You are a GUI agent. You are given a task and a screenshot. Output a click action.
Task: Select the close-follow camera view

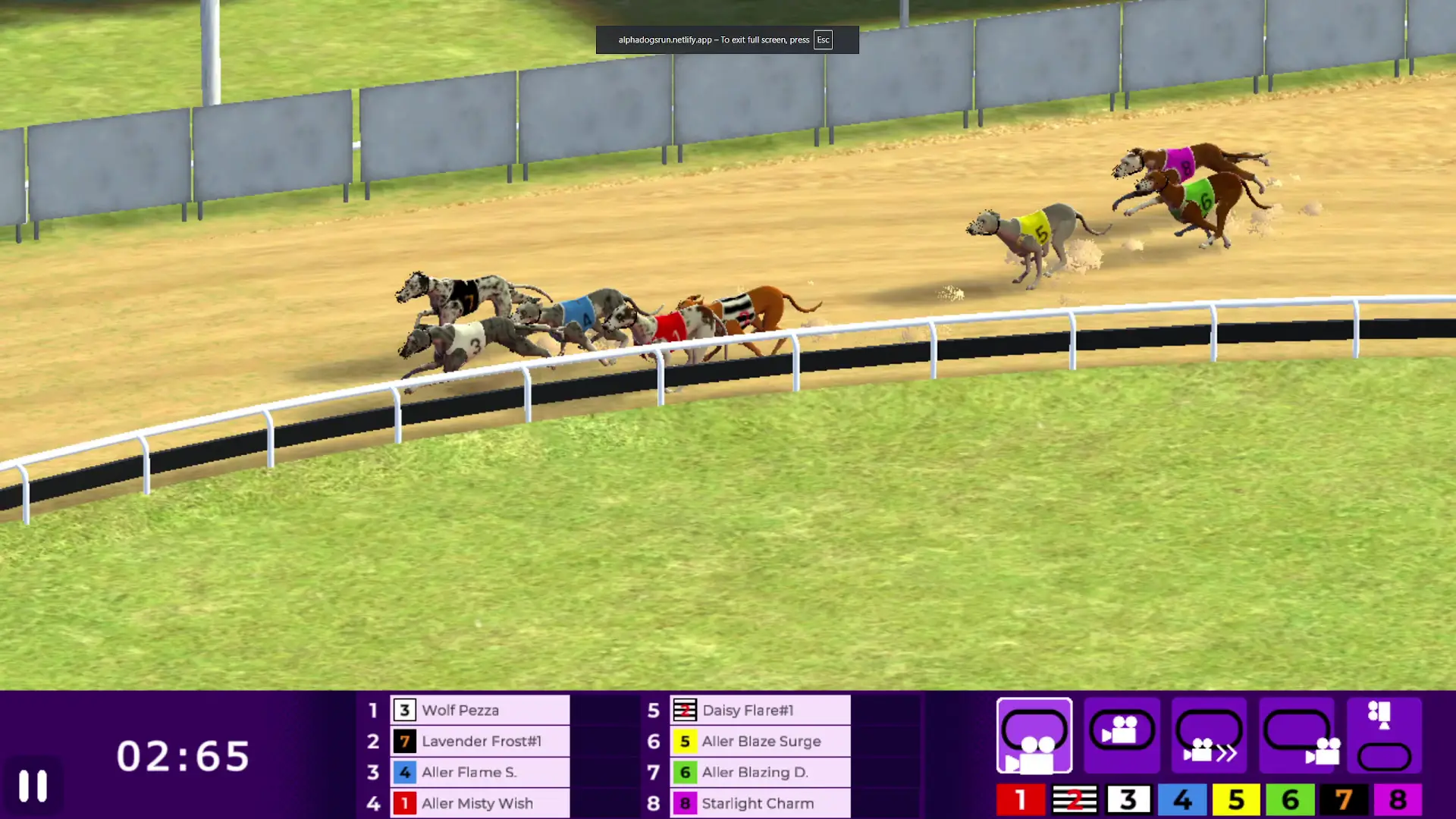pos(1122,736)
